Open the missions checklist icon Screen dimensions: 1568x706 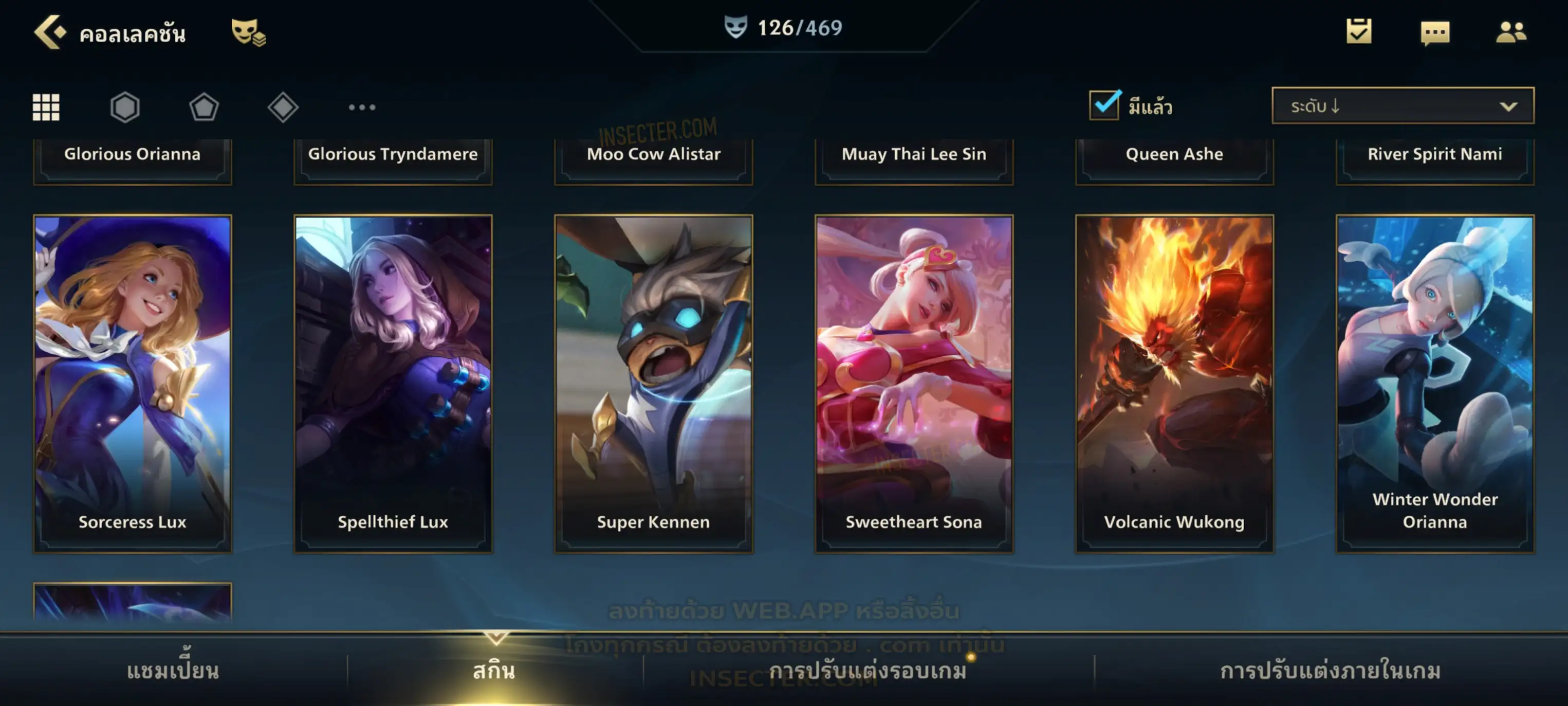pyautogui.click(x=1359, y=31)
